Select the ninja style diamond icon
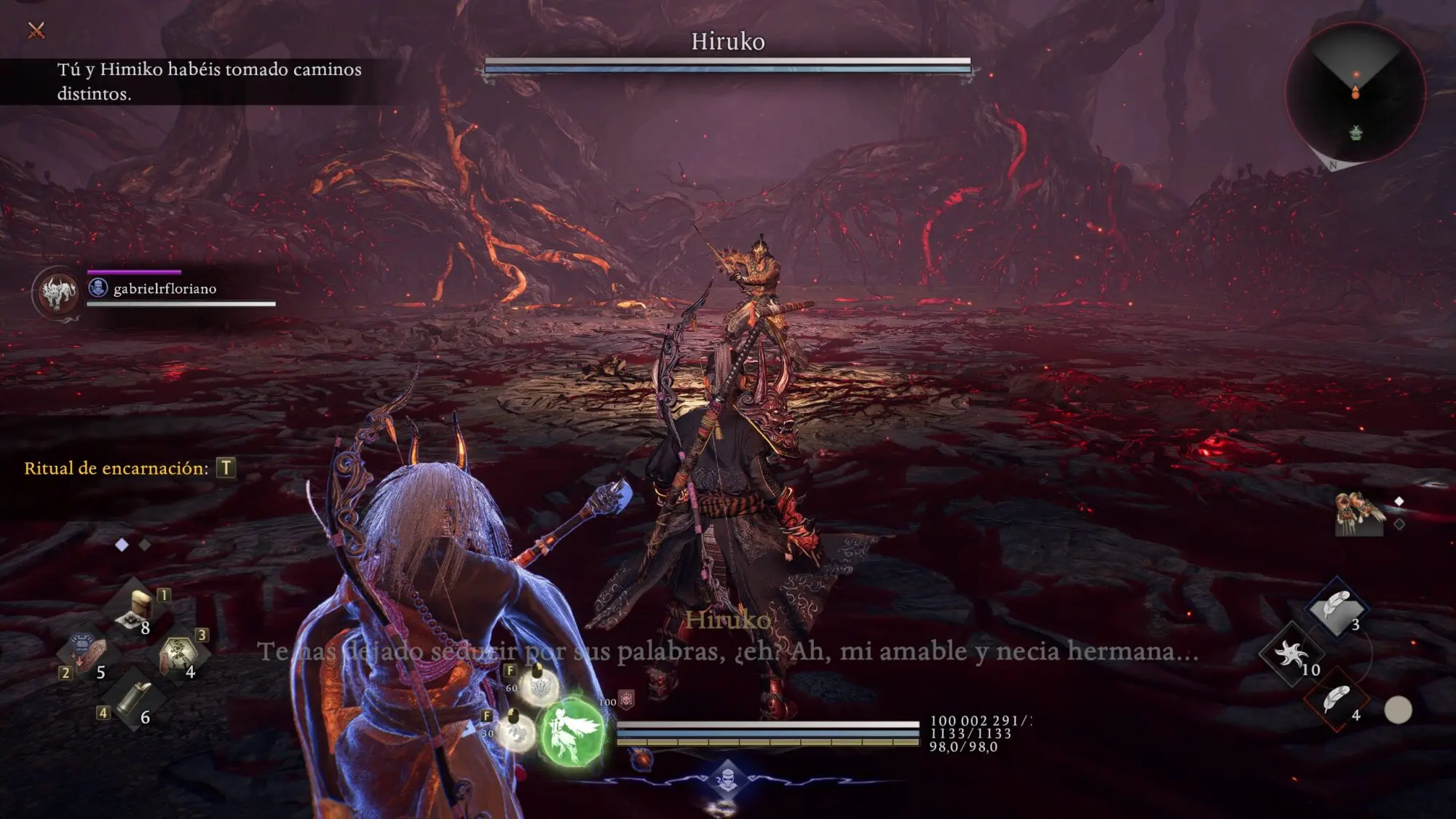 click(x=727, y=780)
